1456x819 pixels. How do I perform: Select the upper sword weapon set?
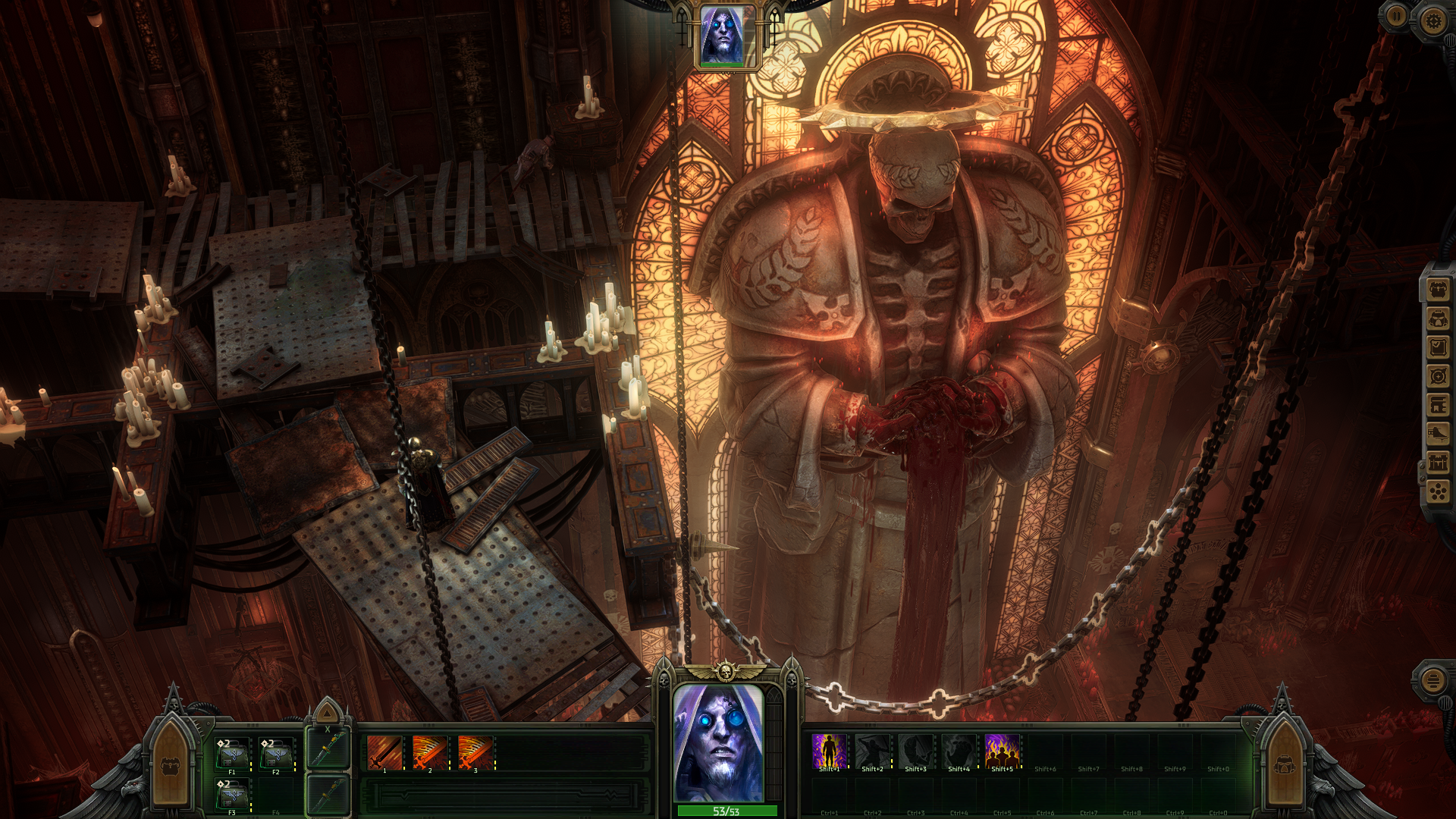pyautogui.click(x=328, y=750)
